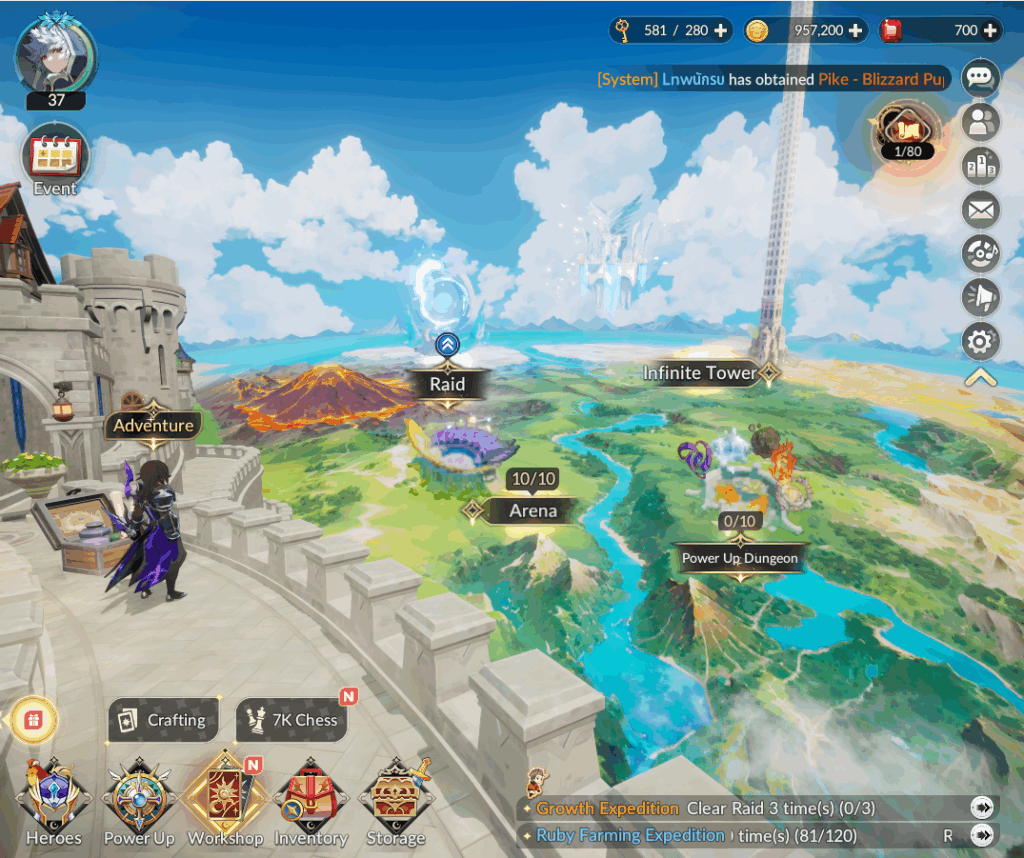Screen dimensions: 1024x858
Task: Open the Crafting menu
Action: point(163,720)
